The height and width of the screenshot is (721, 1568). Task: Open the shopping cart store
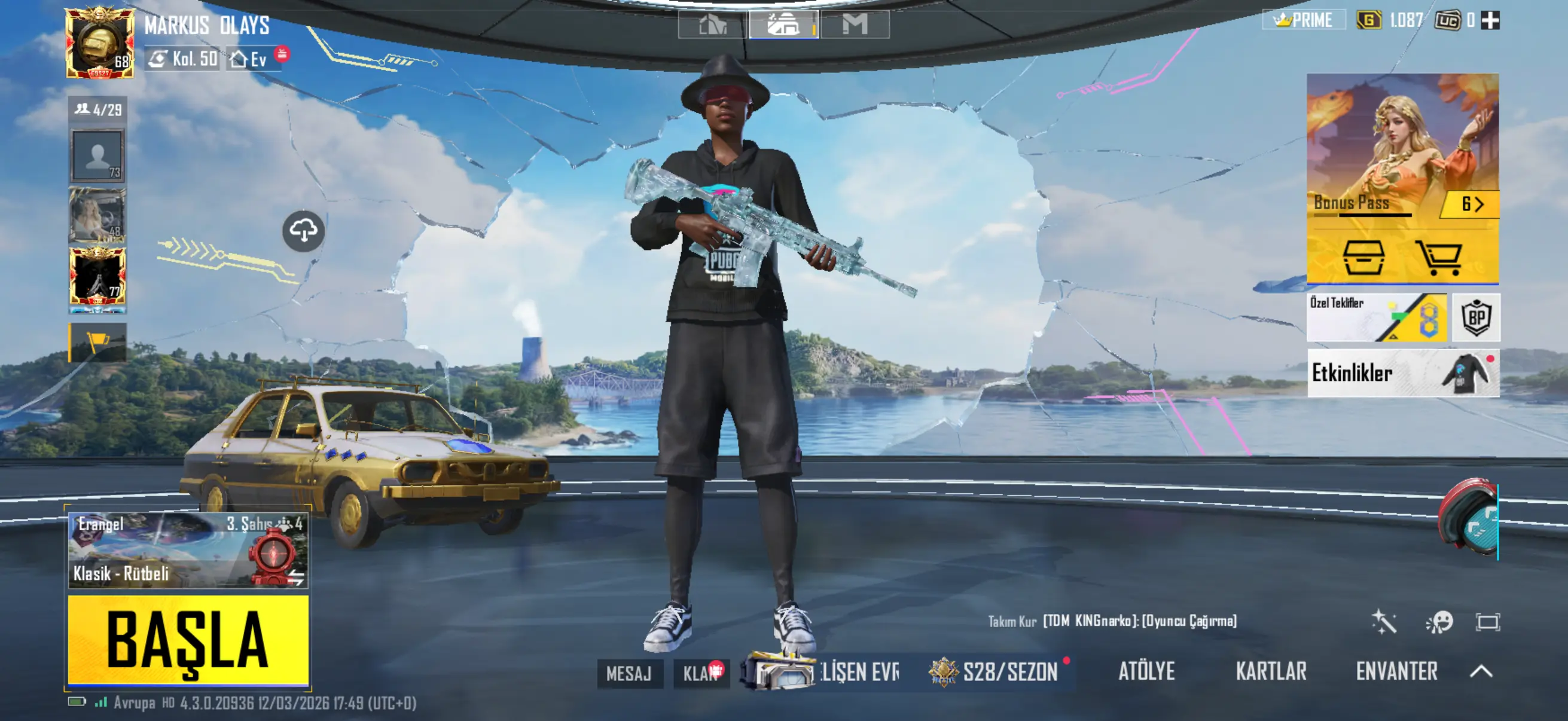click(x=1438, y=257)
